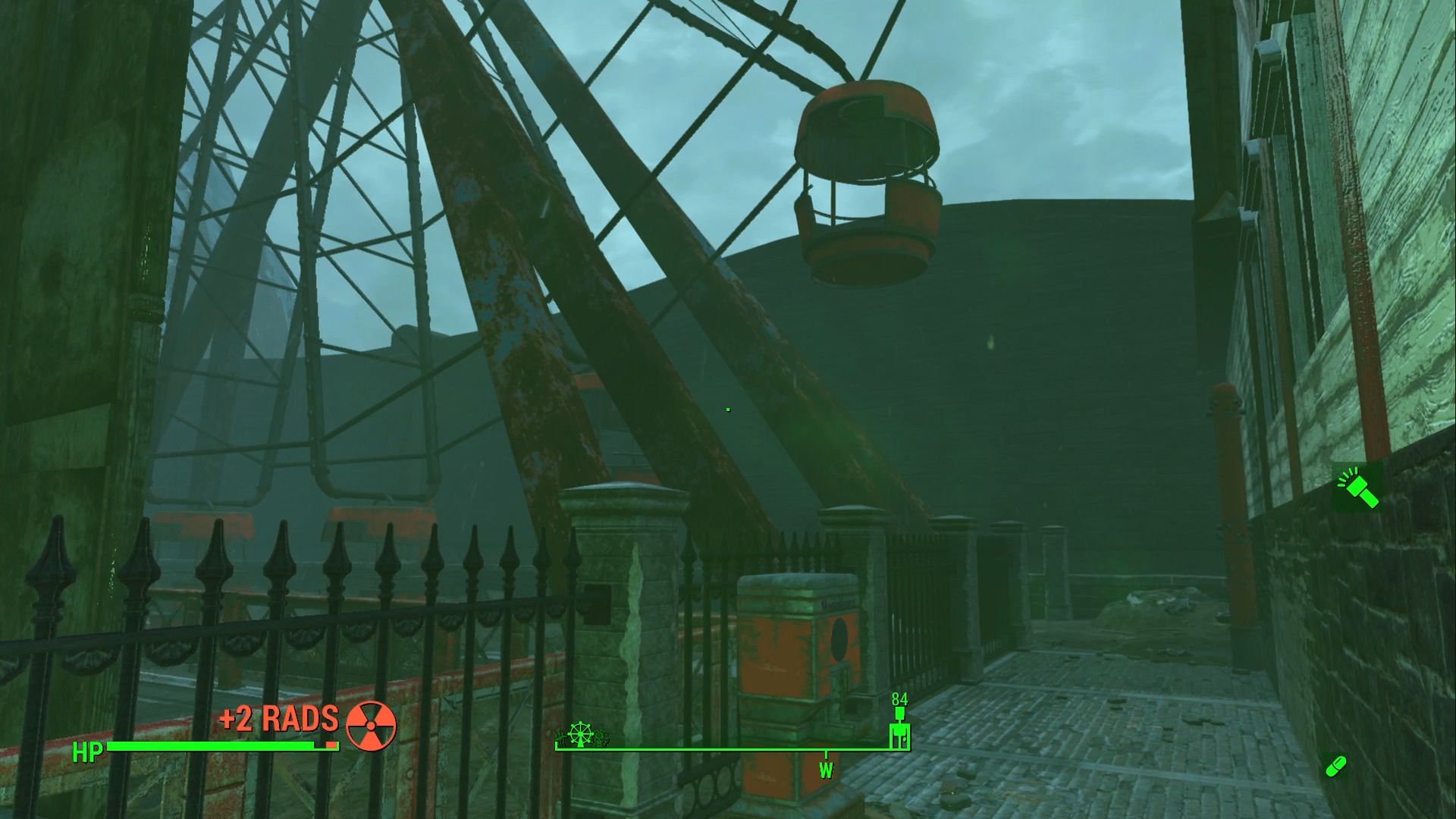Screen dimensions: 1456x819
Task: Click the stimpak pill icon
Action: 1336,766
